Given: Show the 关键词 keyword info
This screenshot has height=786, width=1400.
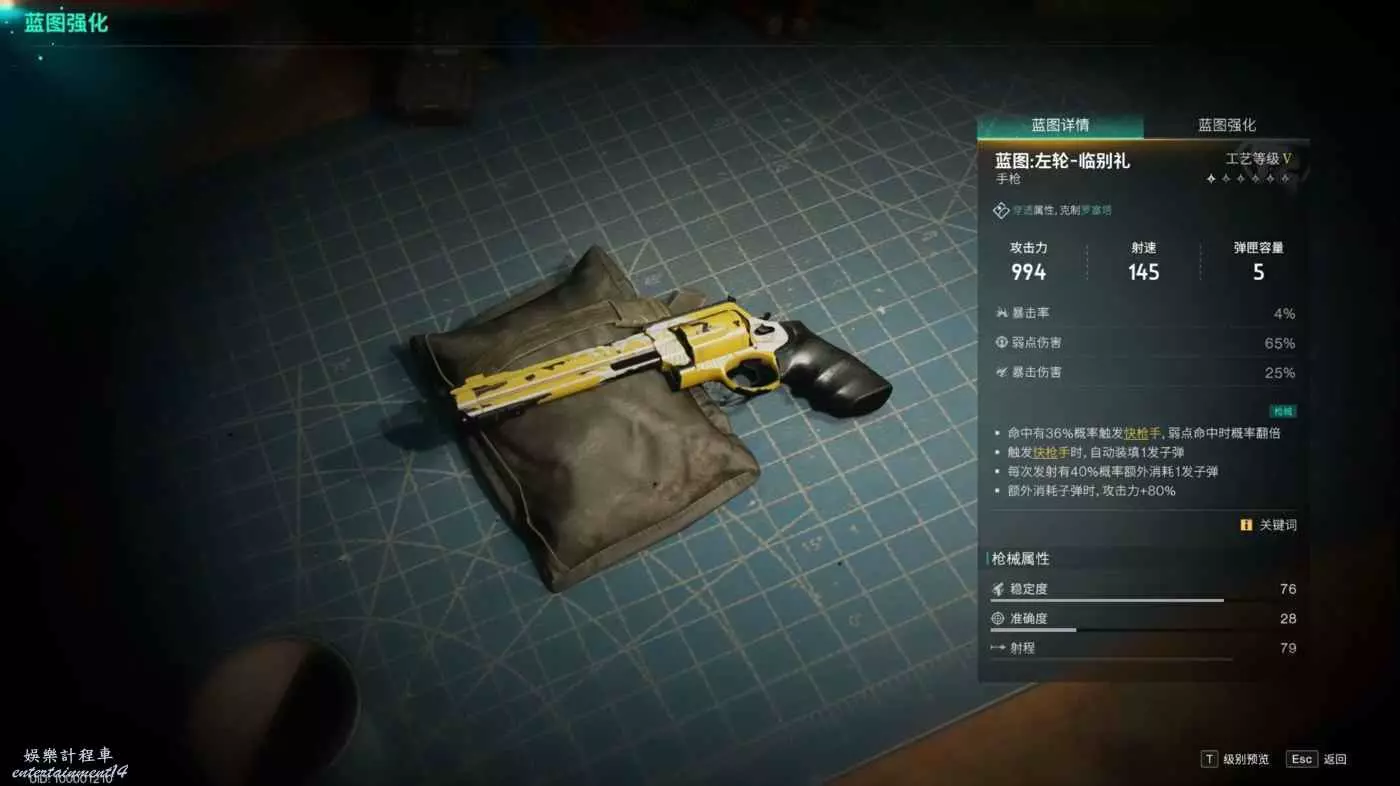Looking at the screenshot, I should click(x=1268, y=525).
